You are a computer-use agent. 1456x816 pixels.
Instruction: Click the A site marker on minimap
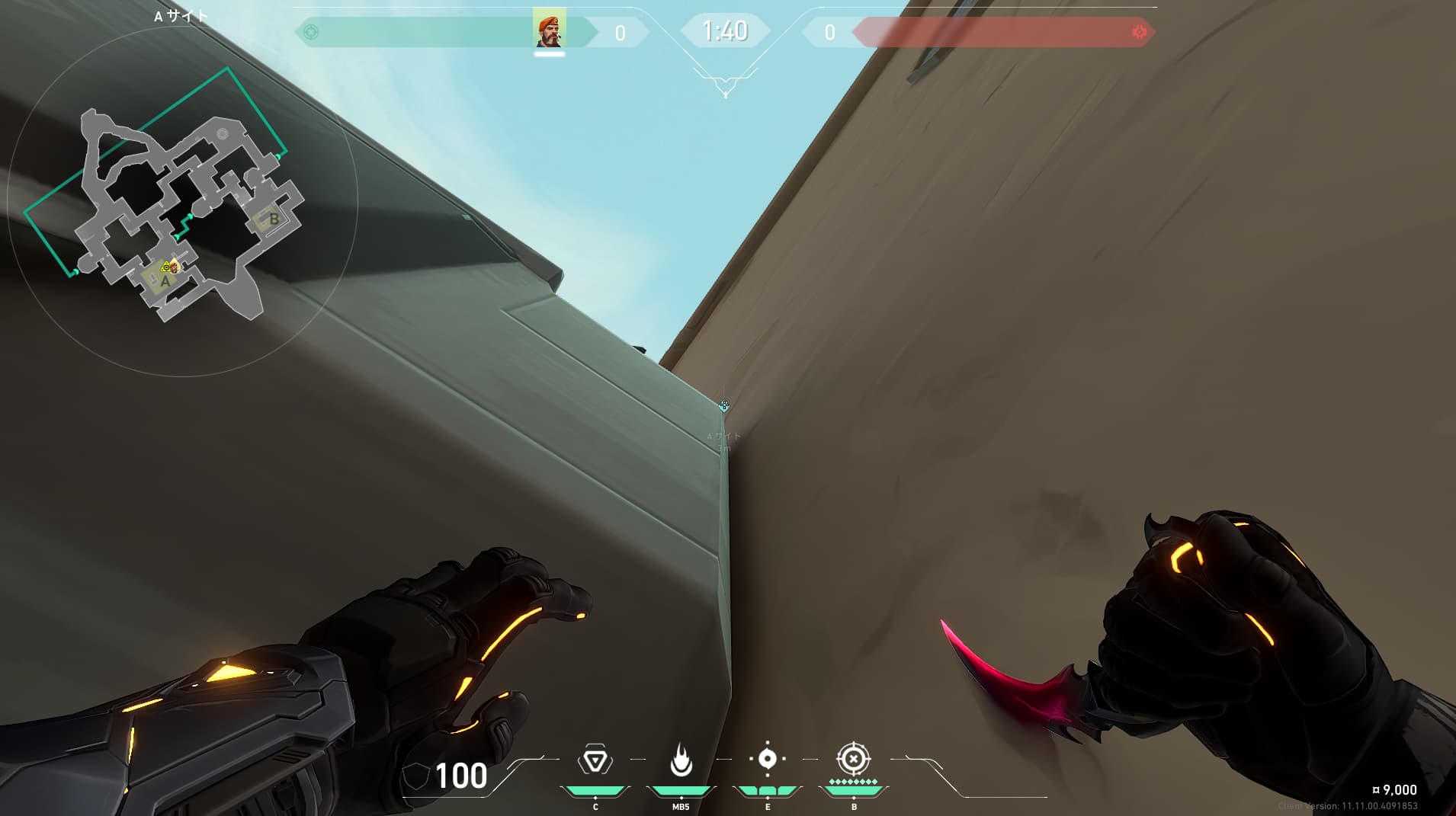coord(165,281)
